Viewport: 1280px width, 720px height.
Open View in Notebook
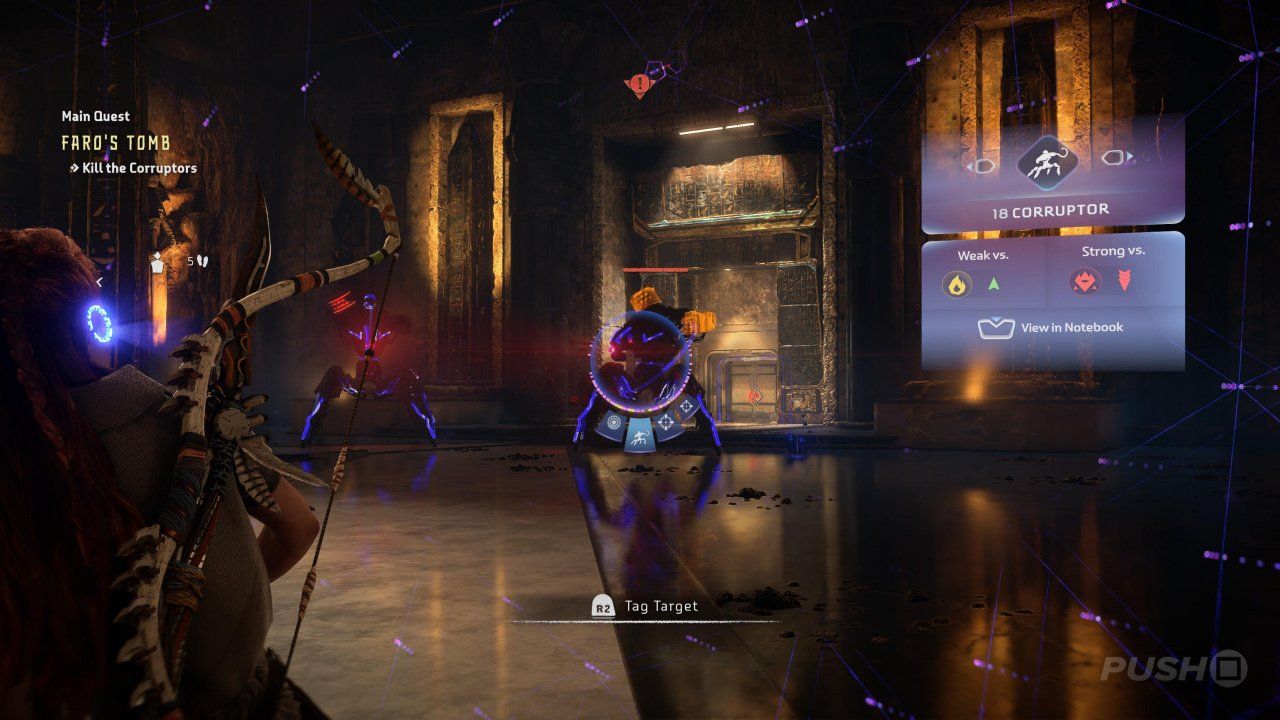coord(1051,327)
